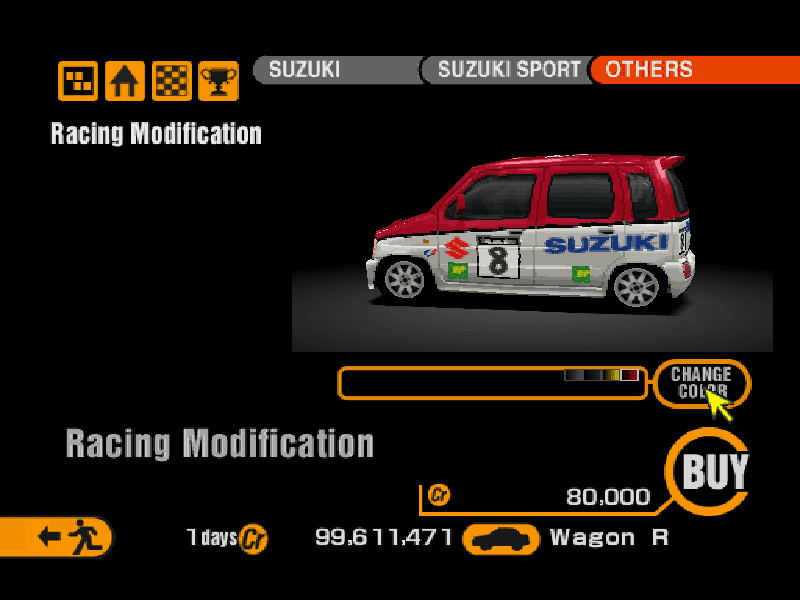The image size is (800, 600).
Task: Switch to the SUZUKI SPORT tab
Action: [x=506, y=70]
